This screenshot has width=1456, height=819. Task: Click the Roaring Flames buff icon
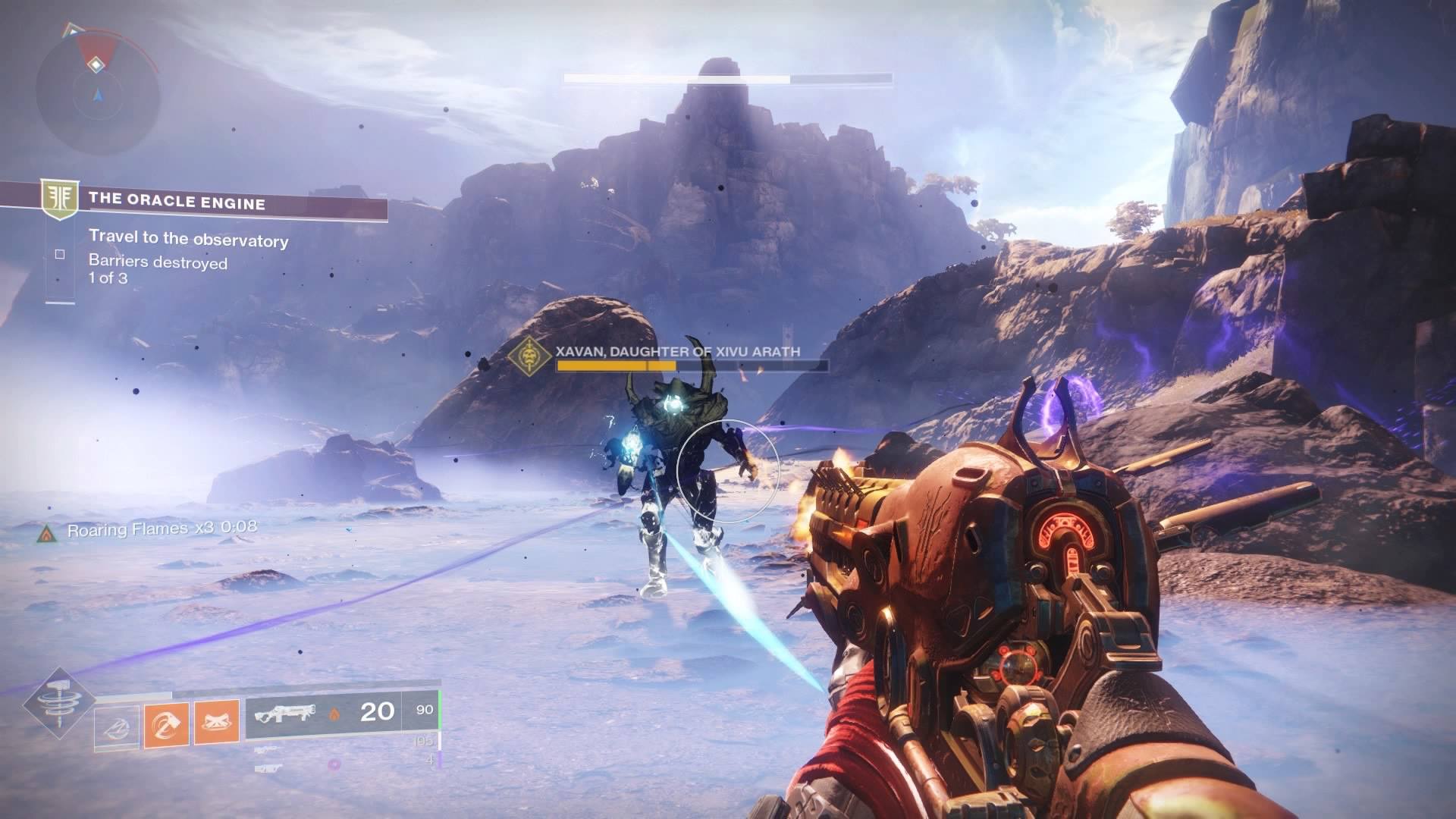(47, 533)
